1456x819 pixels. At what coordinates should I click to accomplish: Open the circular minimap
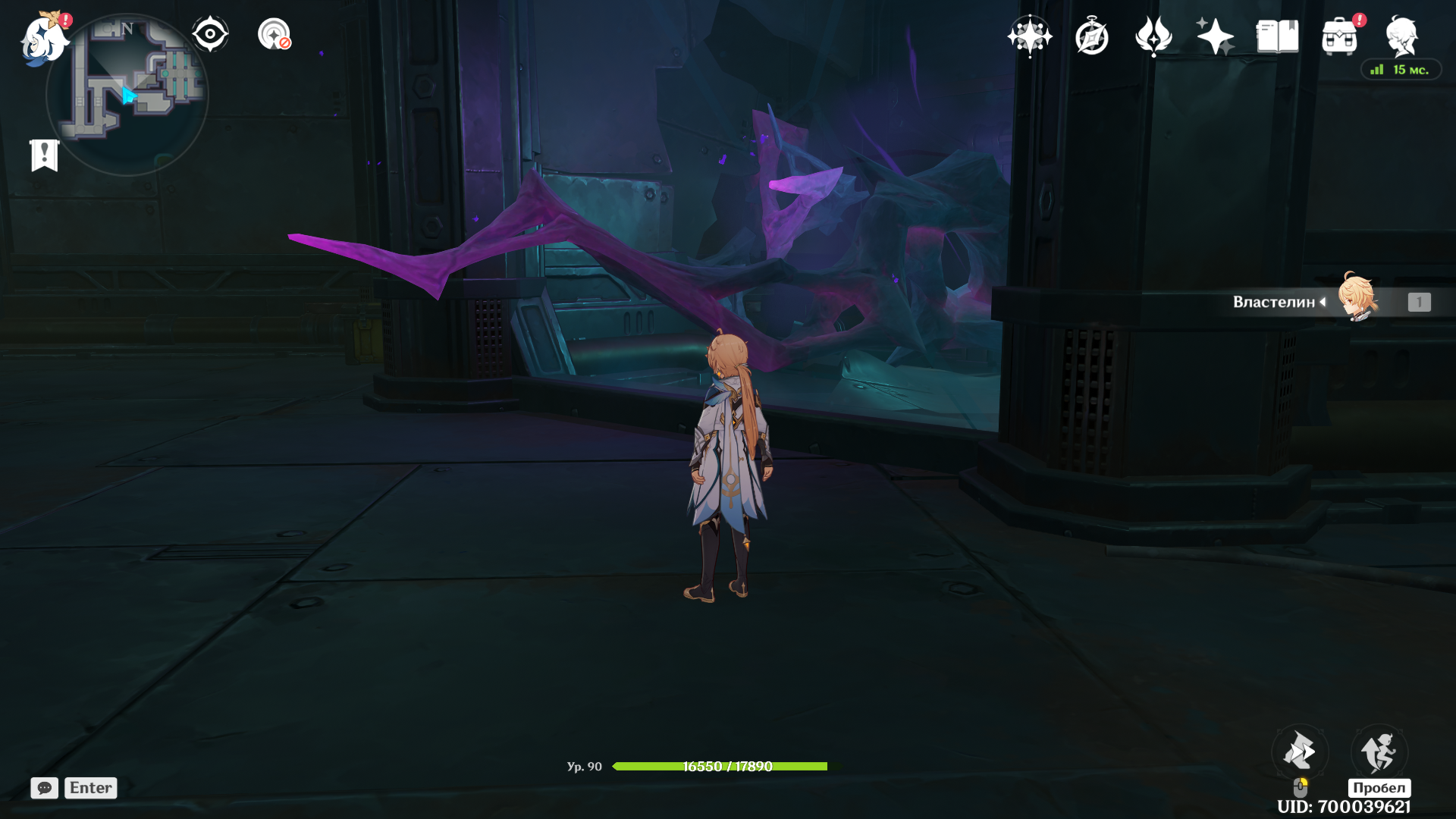(127, 96)
